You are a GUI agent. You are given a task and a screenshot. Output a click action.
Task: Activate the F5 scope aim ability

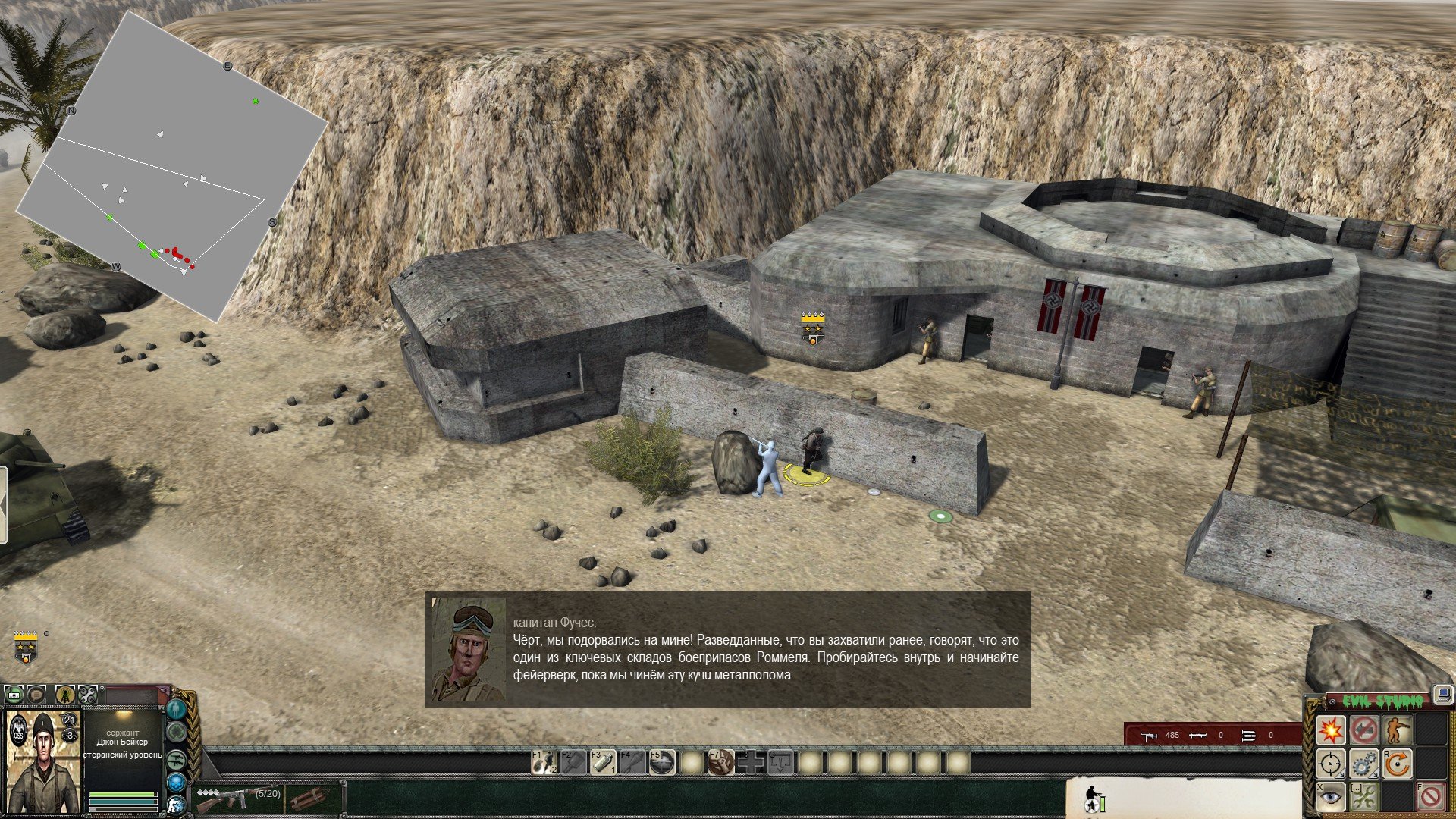(662, 762)
